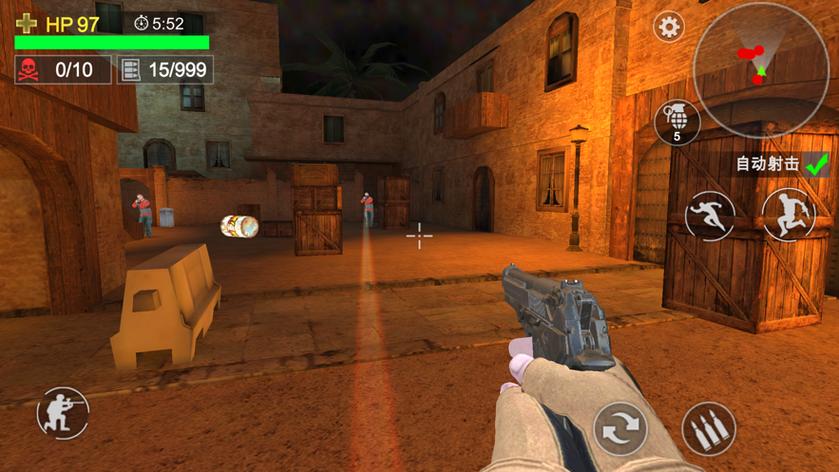
Task: Open the gear settings menu
Action: (x=668, y=26)
